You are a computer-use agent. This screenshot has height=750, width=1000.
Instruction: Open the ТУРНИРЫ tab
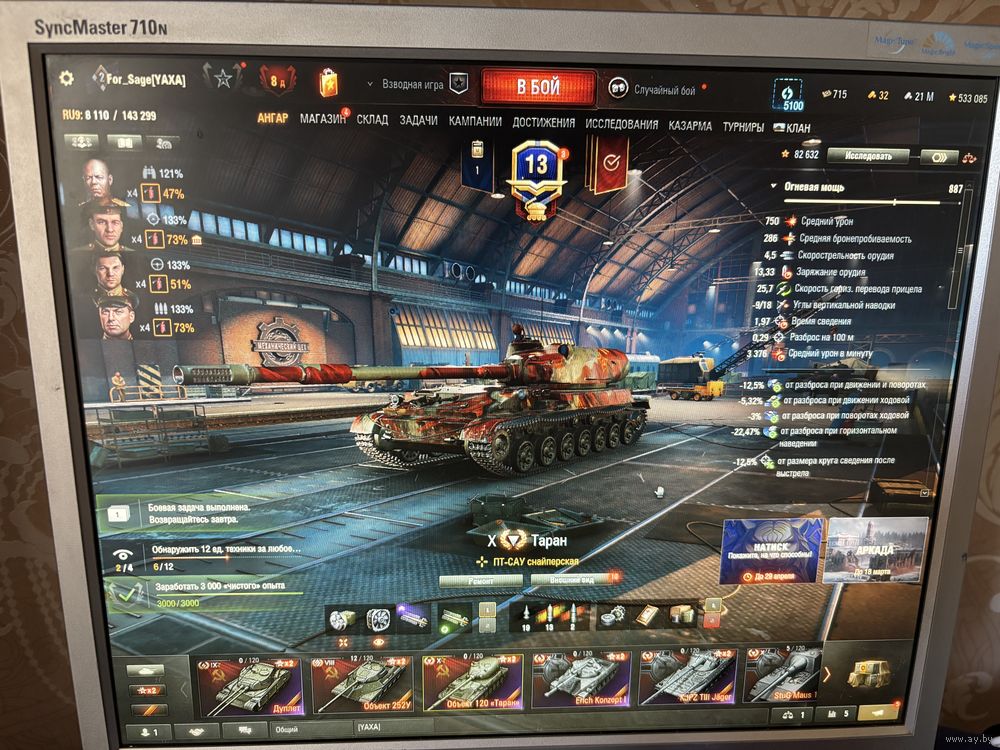pos(743,127)
